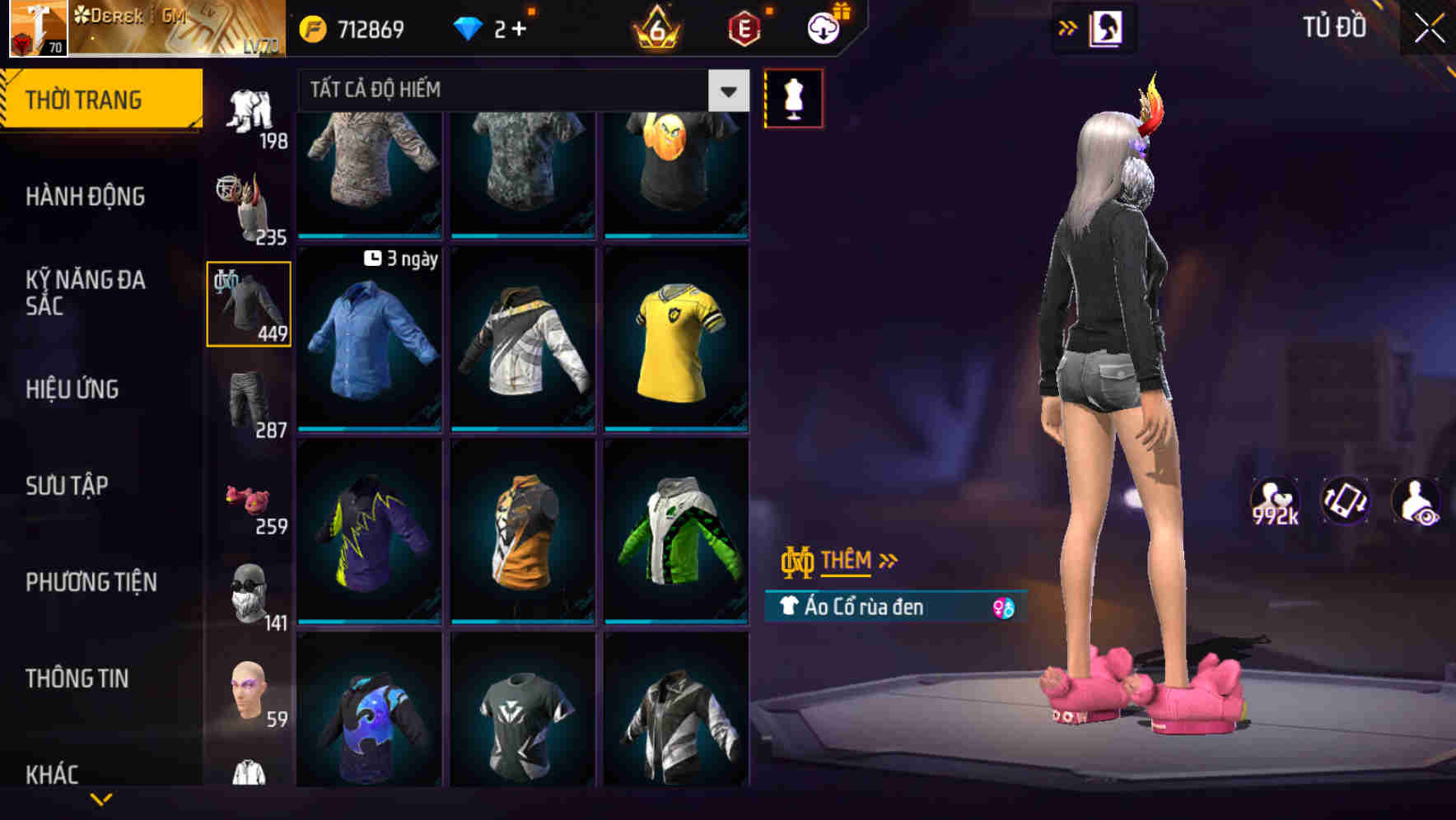Select the head/face category with 59 items
This screenshot has width=1456, height=820.
coord(250,692)
